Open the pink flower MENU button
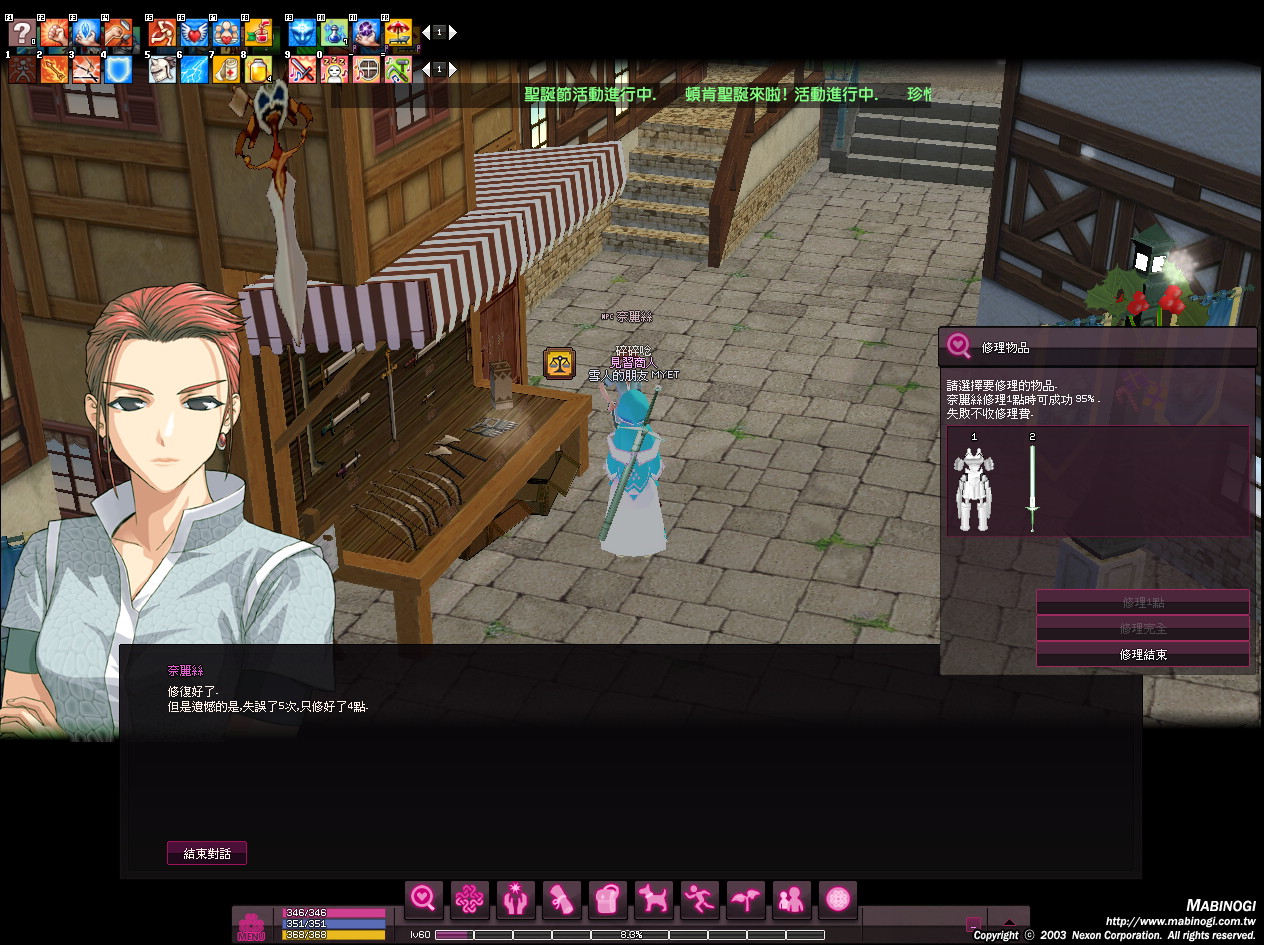Image resolution: width=1264 pixels, height=945 pixels. pyautogui.click(x=251, y=926)
